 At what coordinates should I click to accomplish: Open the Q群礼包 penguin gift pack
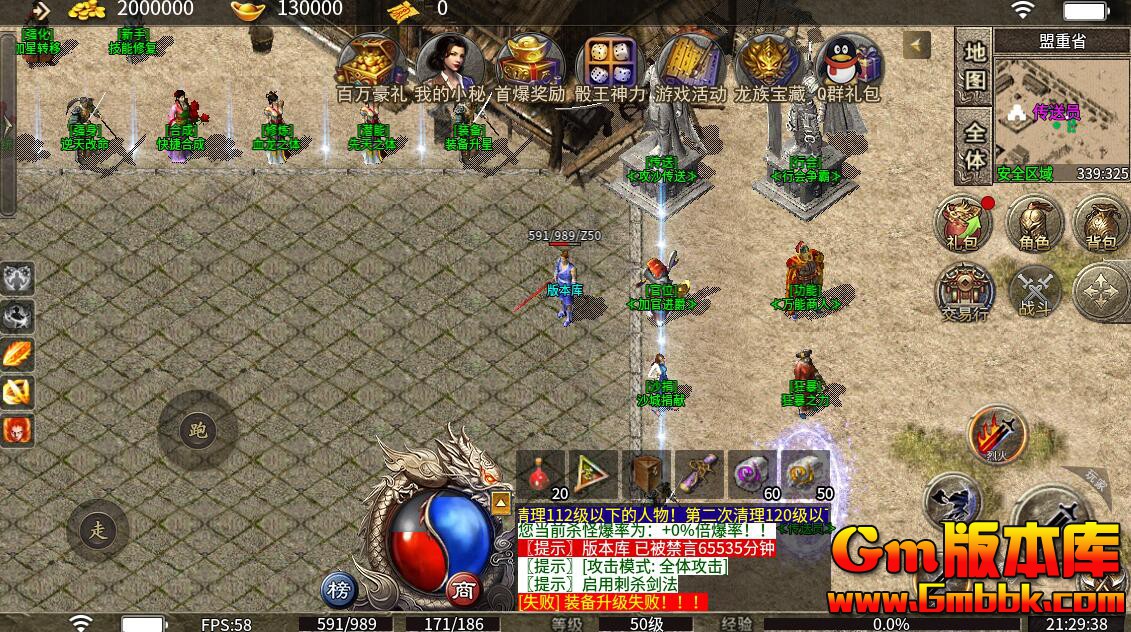click(x=848, y=64)
